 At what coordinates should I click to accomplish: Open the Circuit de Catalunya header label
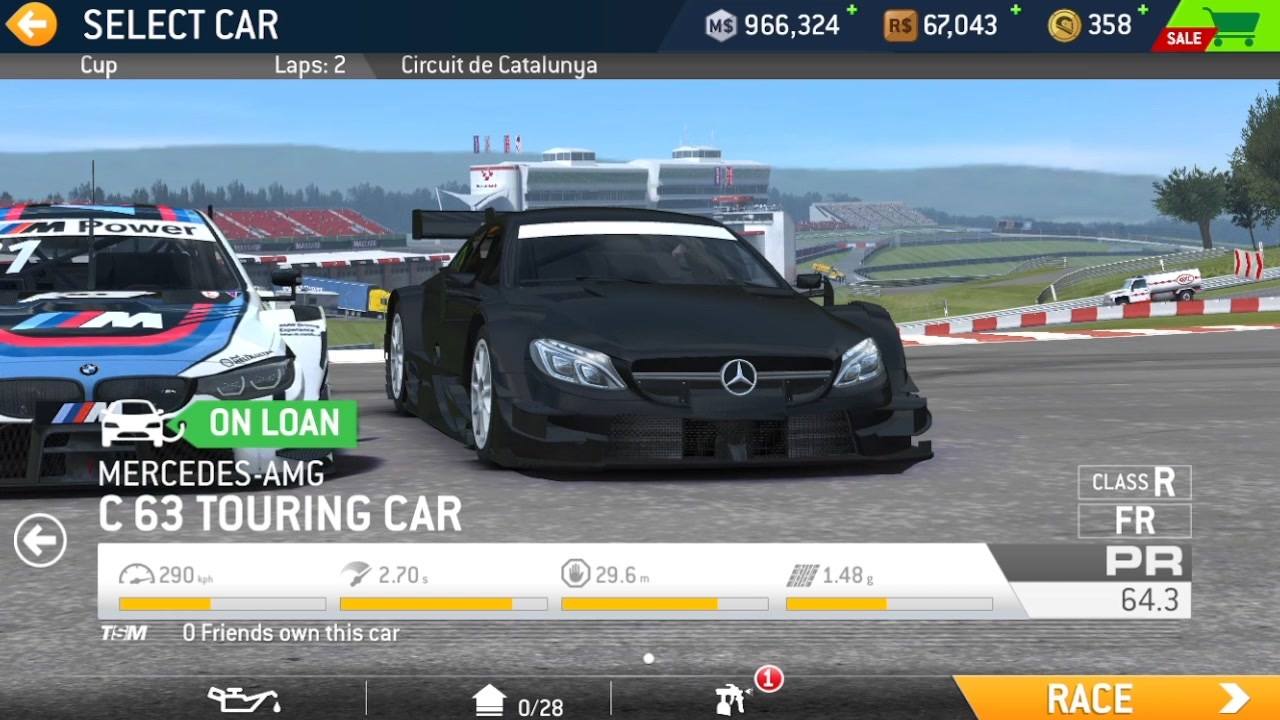[x=498, y=65]
